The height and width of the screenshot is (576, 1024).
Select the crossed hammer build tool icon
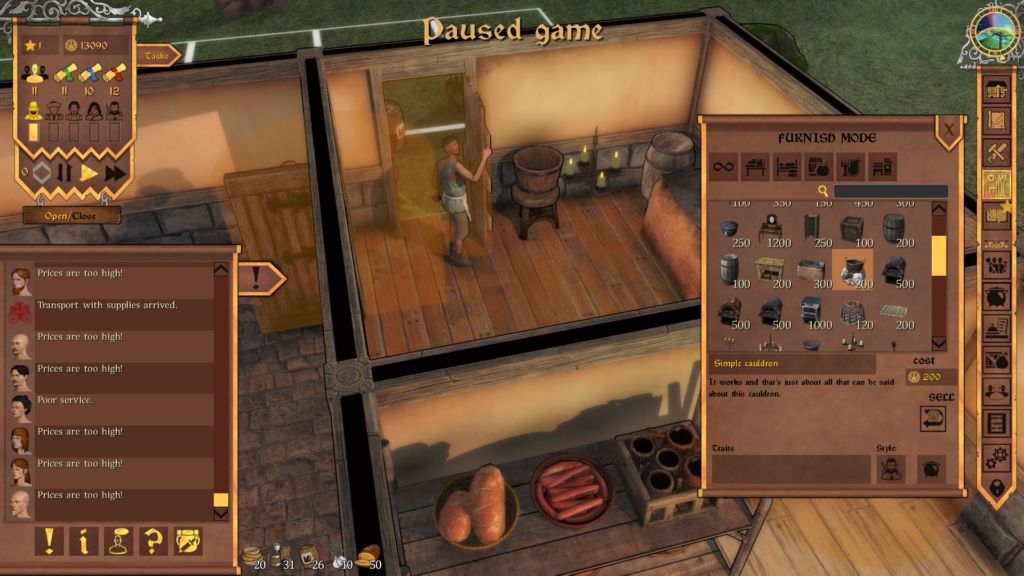click(996, 152)
